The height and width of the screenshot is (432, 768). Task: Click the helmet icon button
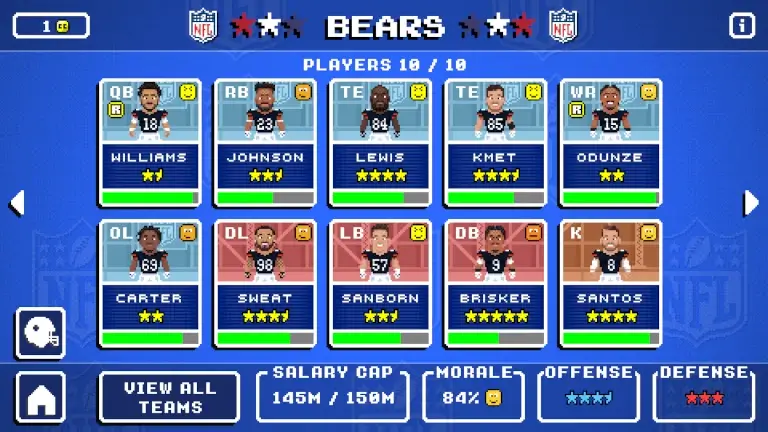41,333
